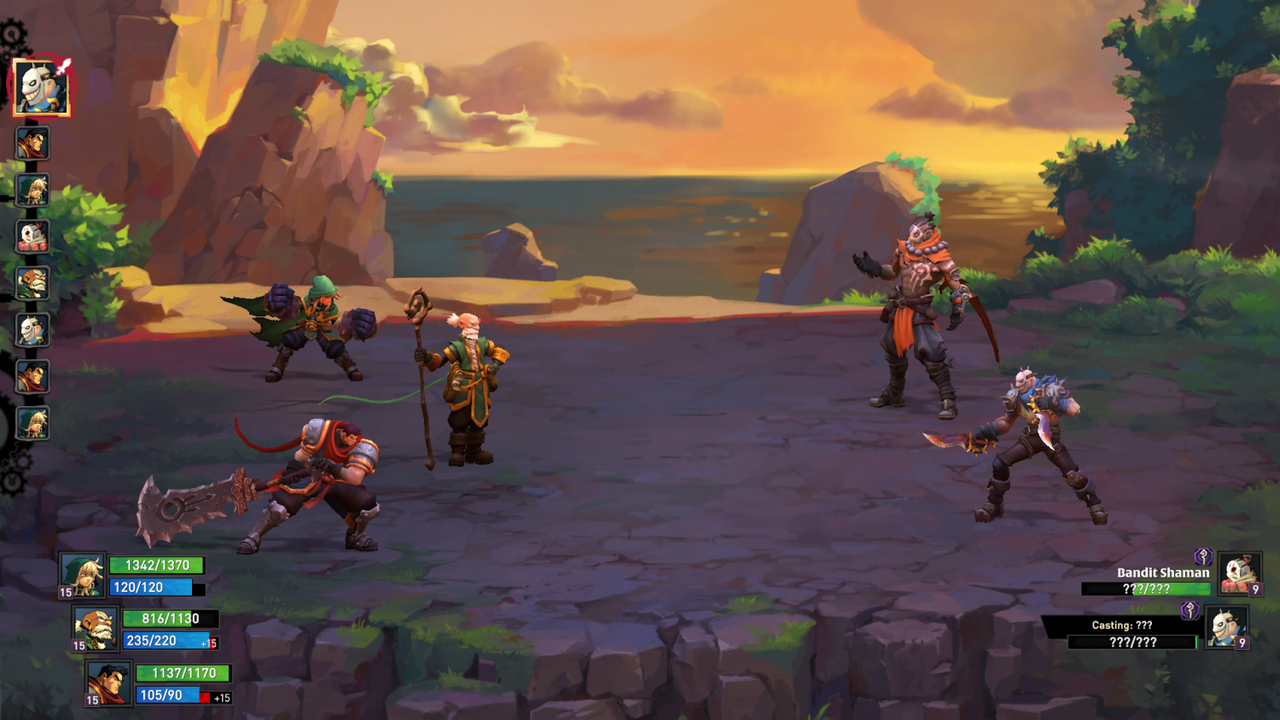
Task: Click Garrison's portrait in the turn order bar
Action: [x=33, y=144]
